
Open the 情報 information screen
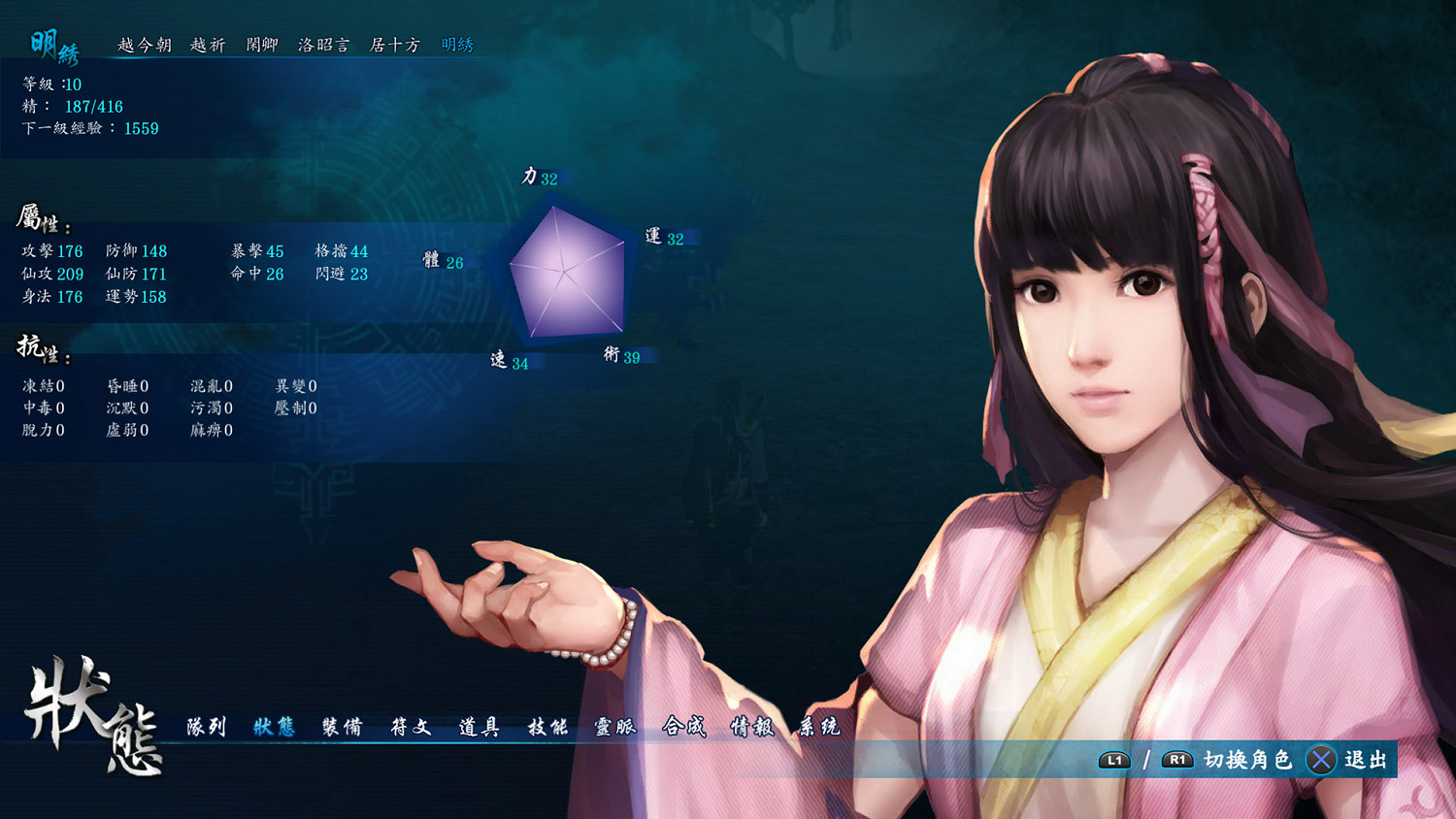(753, 727)
